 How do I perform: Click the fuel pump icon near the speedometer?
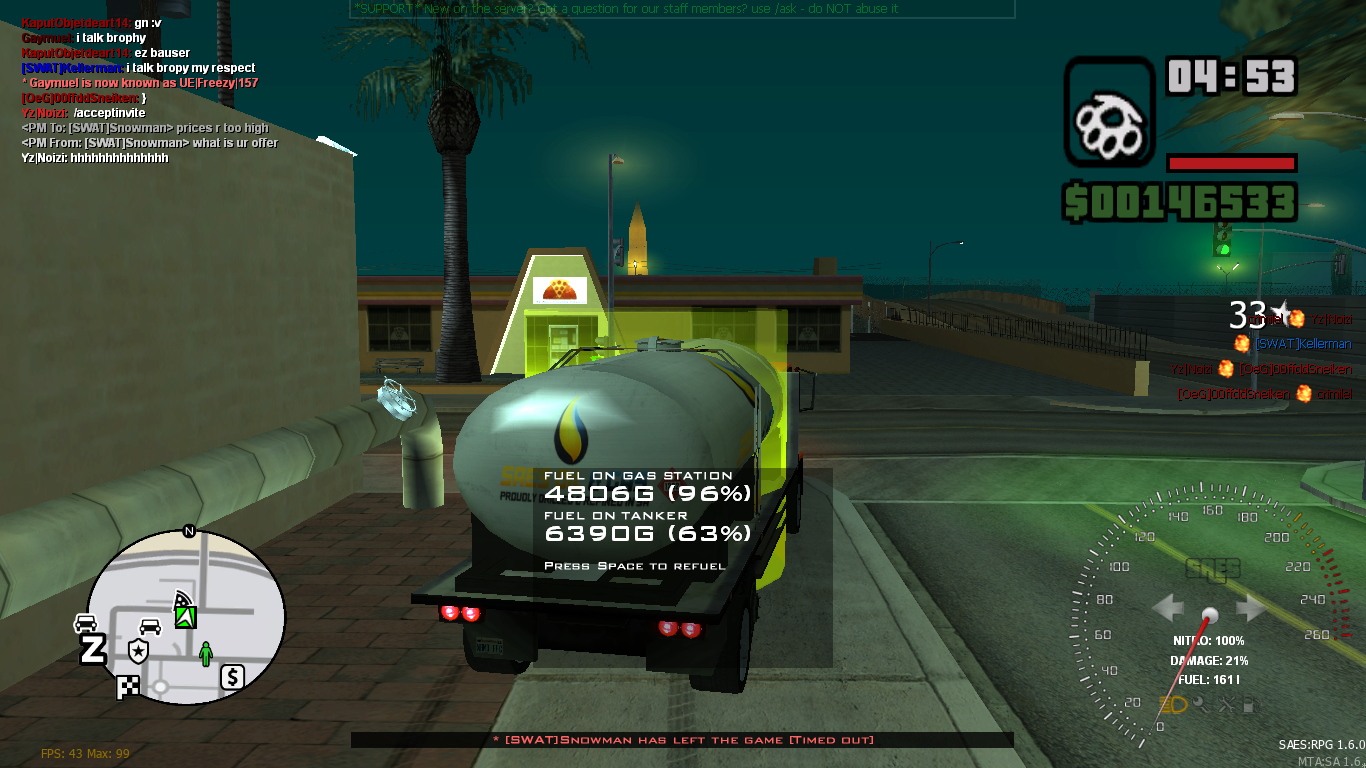[x=1250, y=703]
